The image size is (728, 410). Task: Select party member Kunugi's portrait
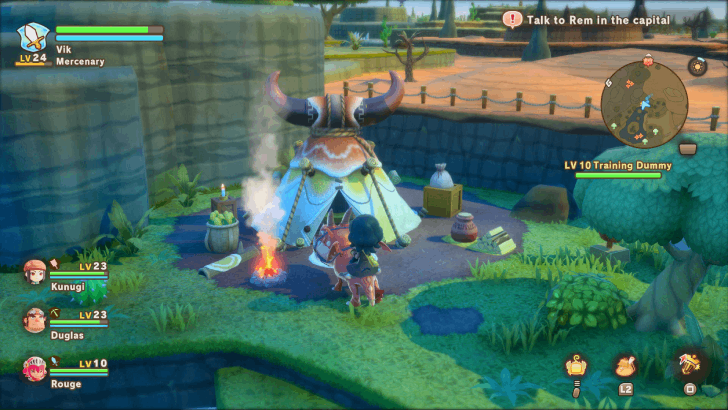click(35, 271)
